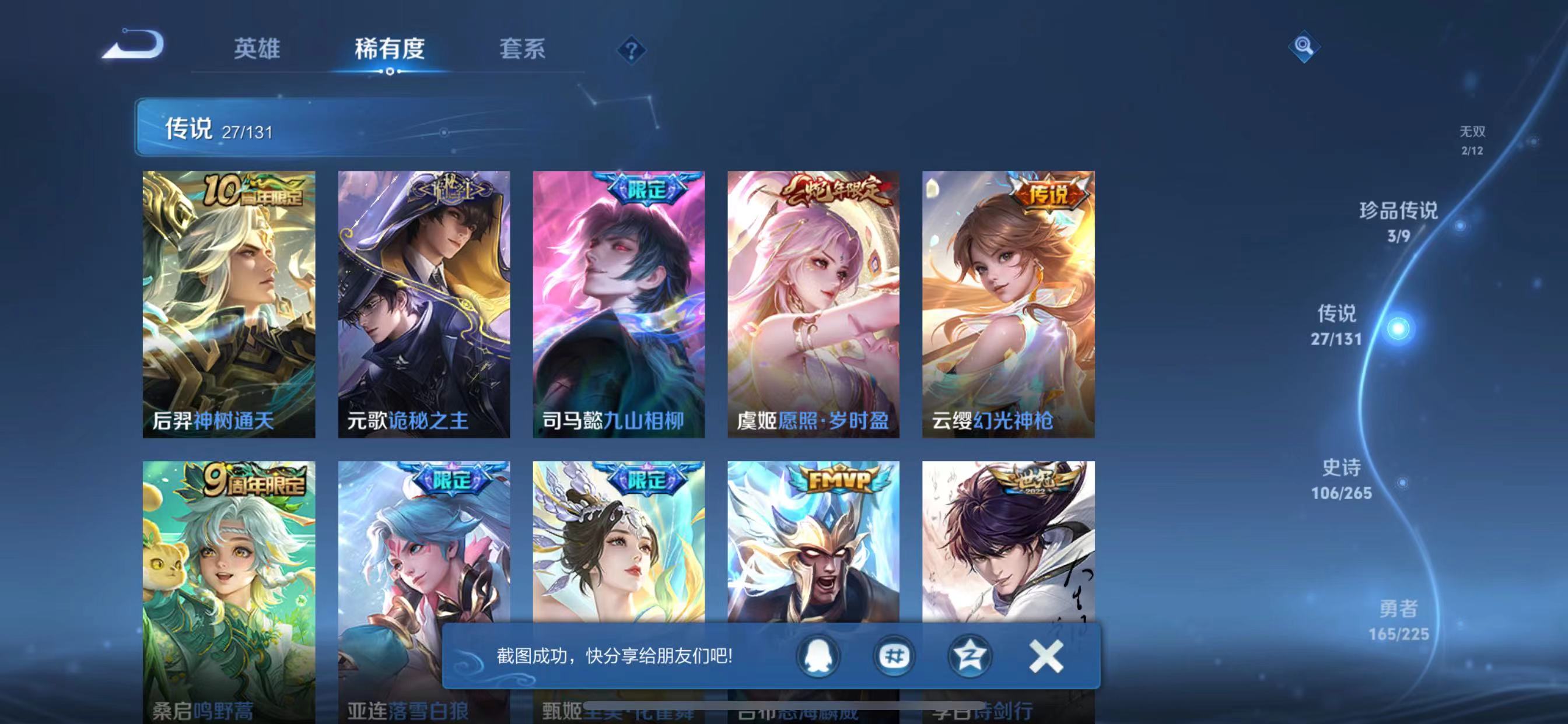Viewport: 1568px width, 724px height.
Task: Share screenshot via the Qzone icon
Action: 971,656
